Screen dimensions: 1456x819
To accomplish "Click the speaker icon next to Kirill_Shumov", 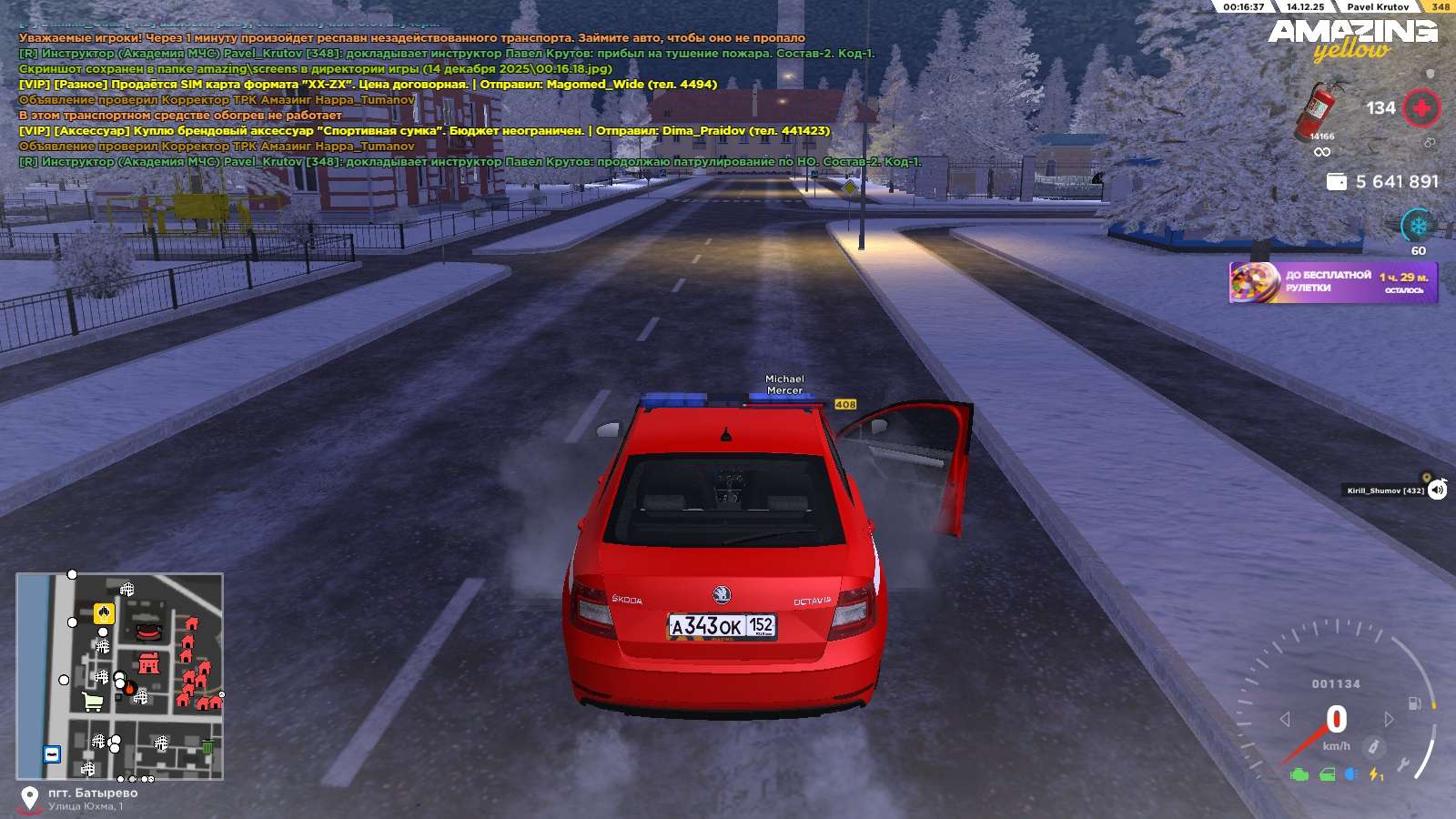I will (1437, 490).
